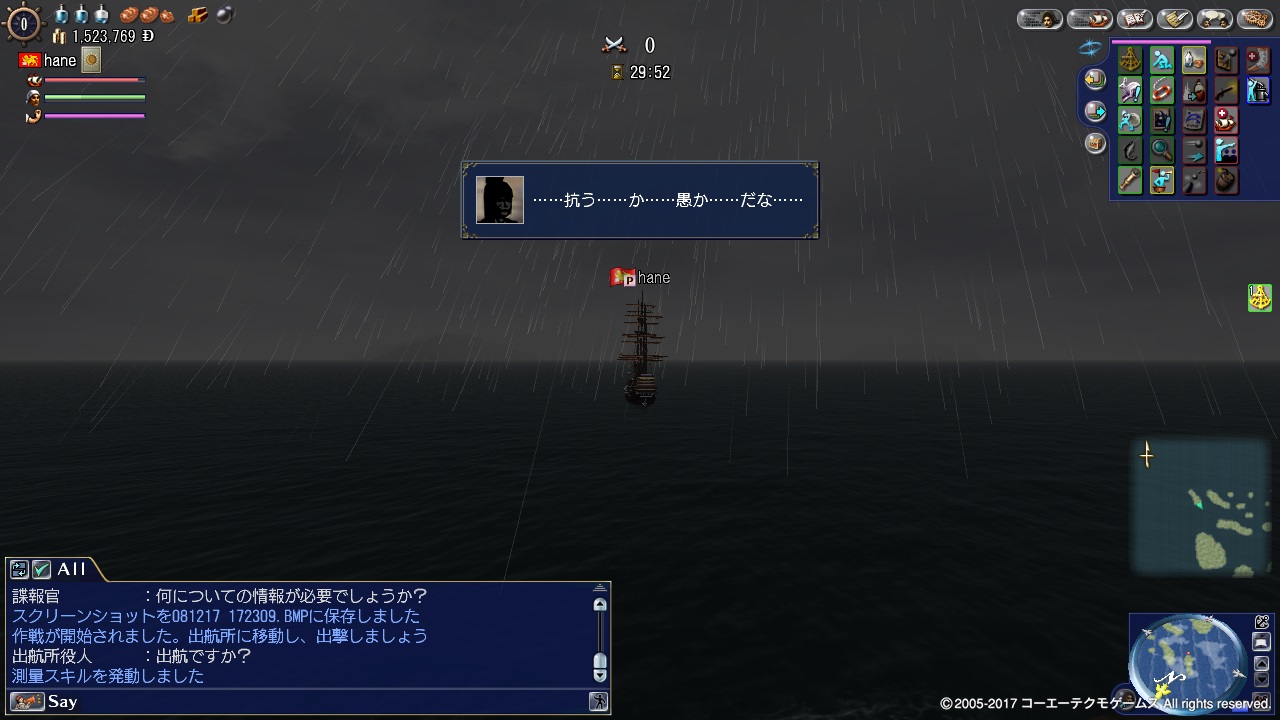The width and height of the screenshot is (1280, 720).
Task: Open the scroll and quill menu
Action: coord(1175,19)
